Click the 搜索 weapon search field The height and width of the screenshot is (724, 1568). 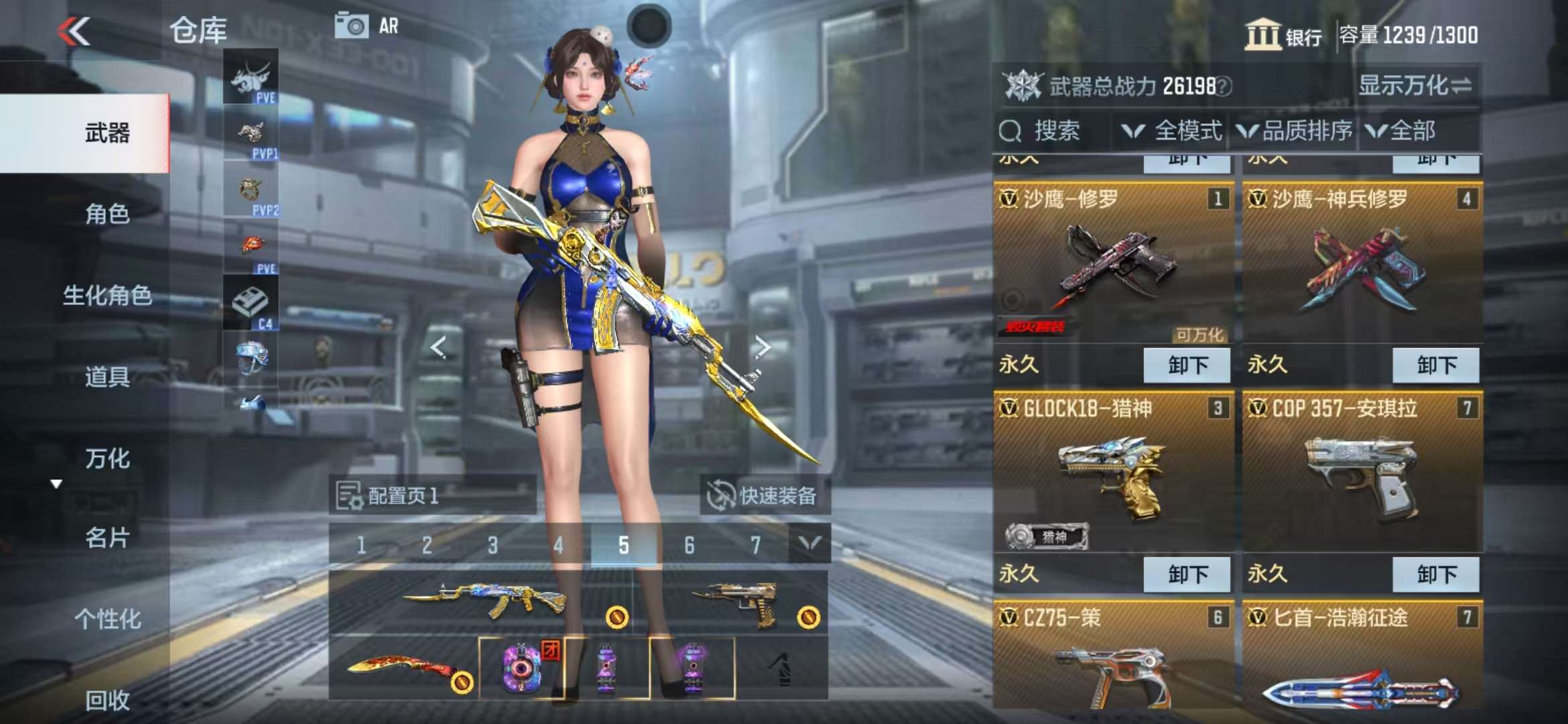click(x=1055, y=131)
